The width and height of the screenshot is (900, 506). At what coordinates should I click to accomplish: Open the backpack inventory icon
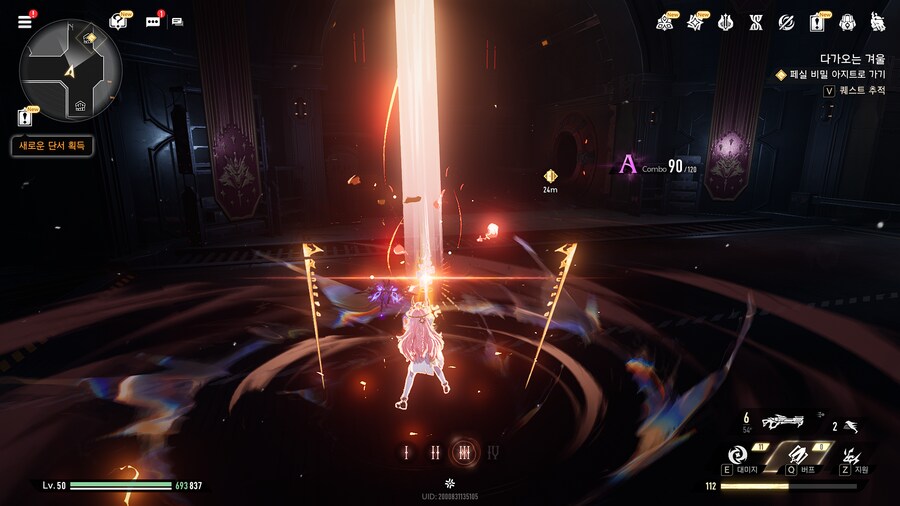click(x=847, y=22)
